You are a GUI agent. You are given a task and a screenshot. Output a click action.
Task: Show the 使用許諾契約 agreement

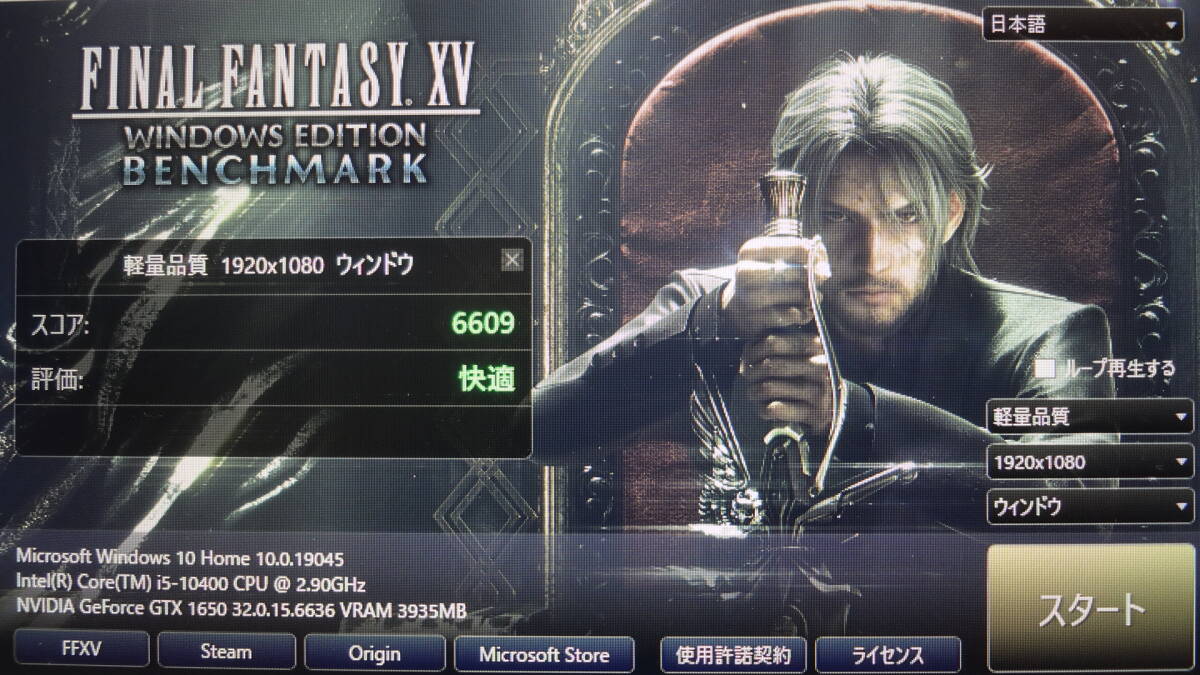[x=733, y=656]
